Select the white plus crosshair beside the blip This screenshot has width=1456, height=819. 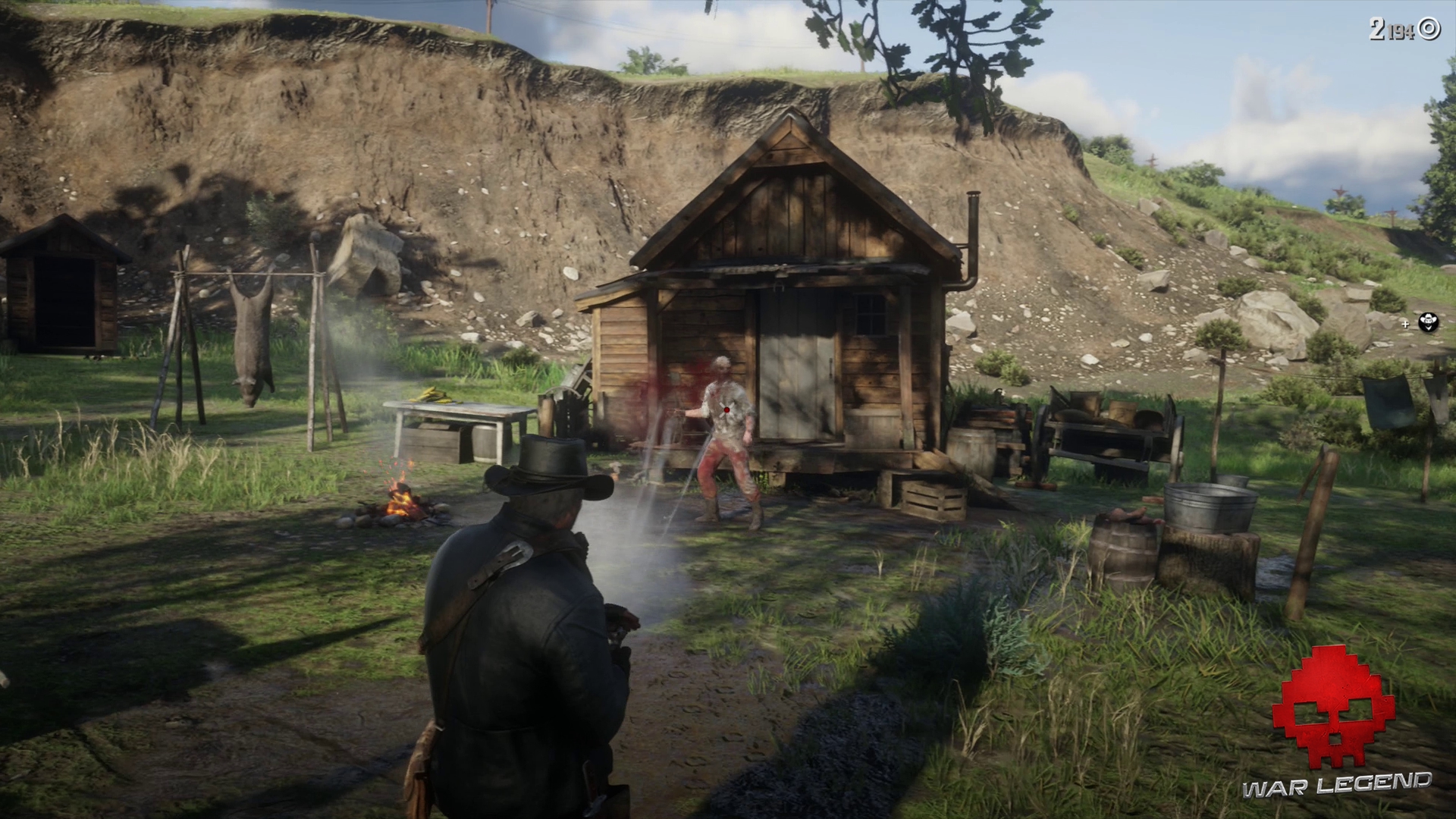[1405, 325]
